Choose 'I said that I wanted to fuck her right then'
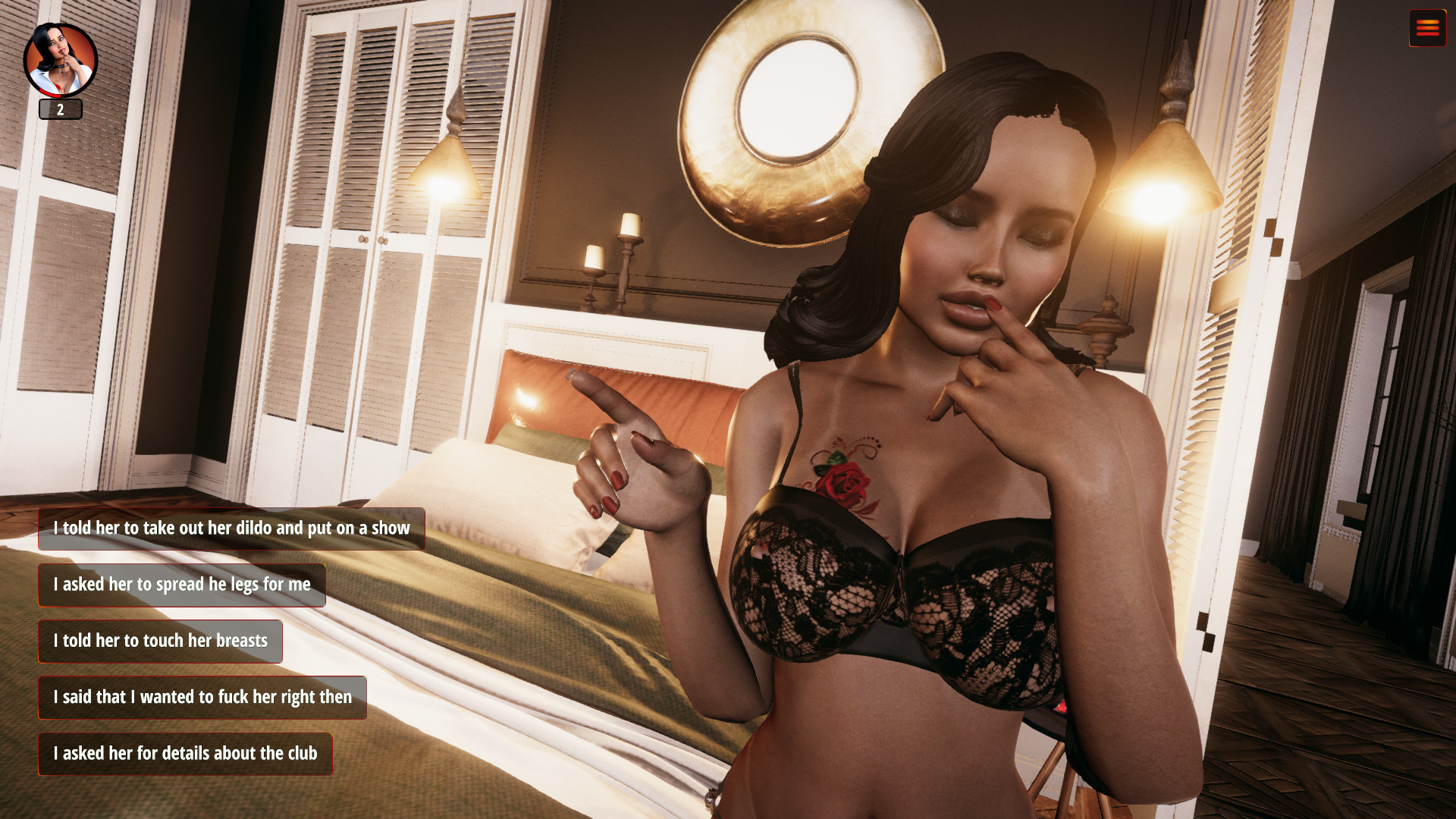 (x=202, y=697)
